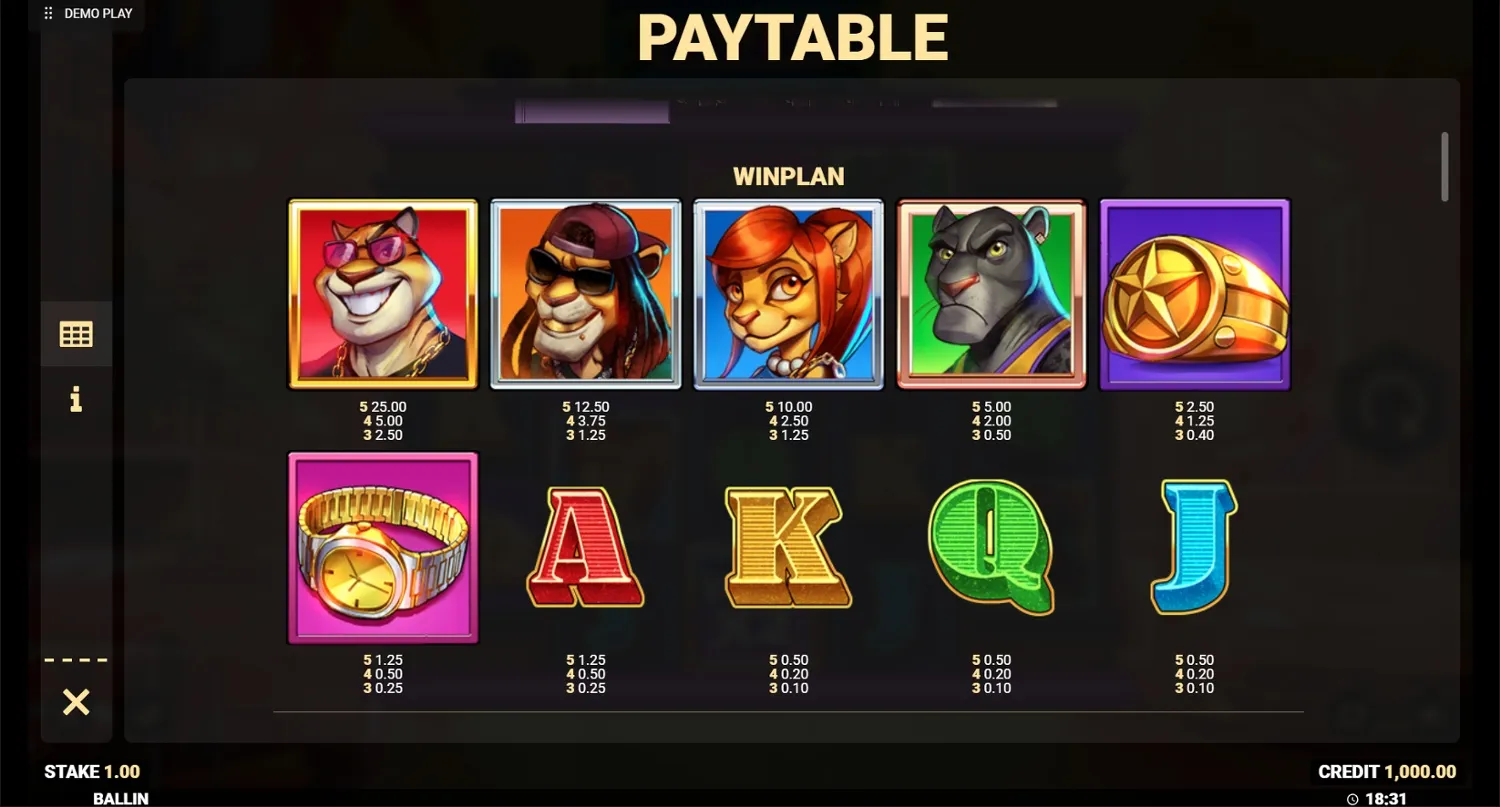Click the drag handle dots beside DEMO PLAY
1500x807 pixels.
click(46, 13)
